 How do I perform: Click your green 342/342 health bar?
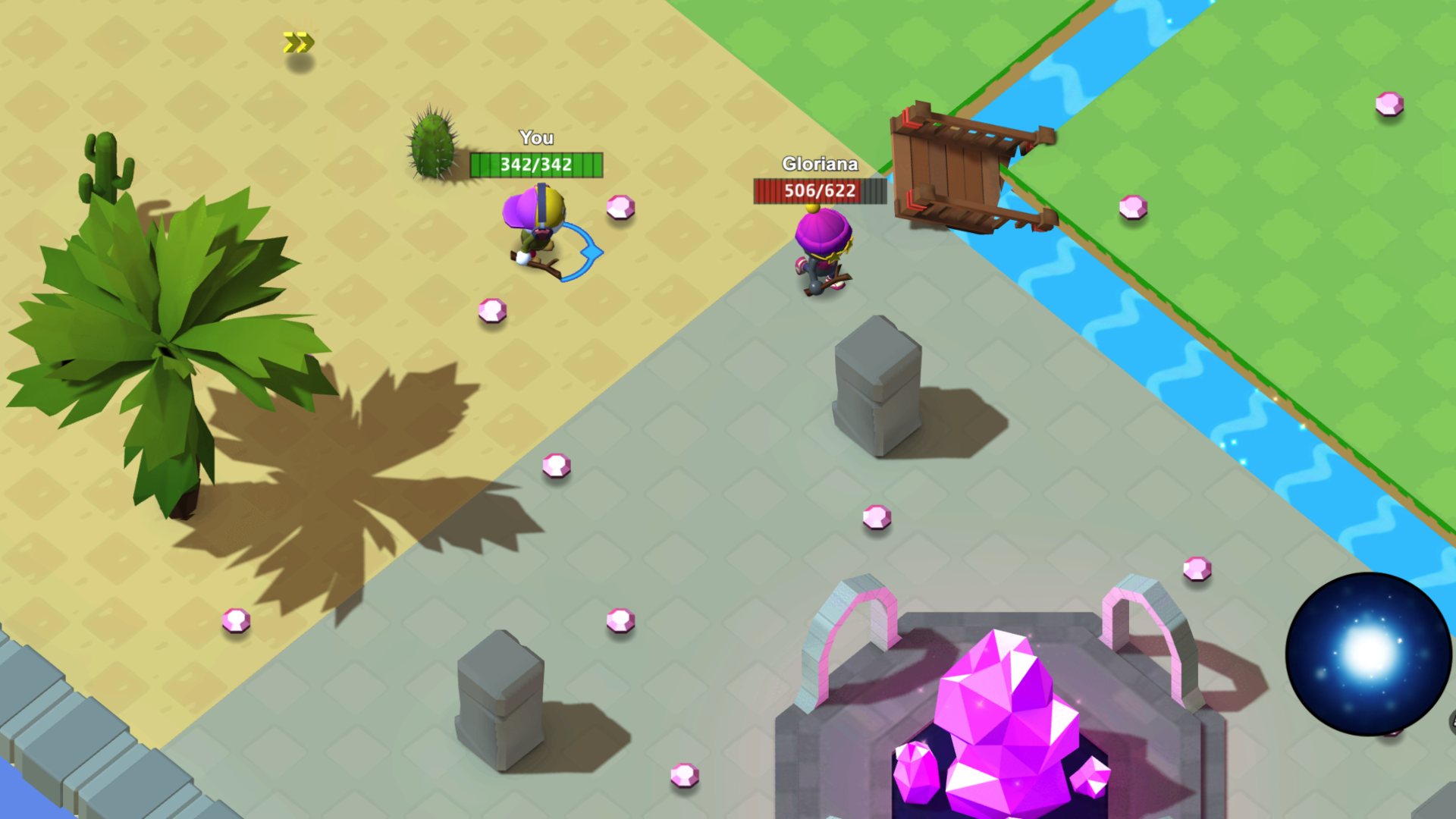(x=536, y=165)
